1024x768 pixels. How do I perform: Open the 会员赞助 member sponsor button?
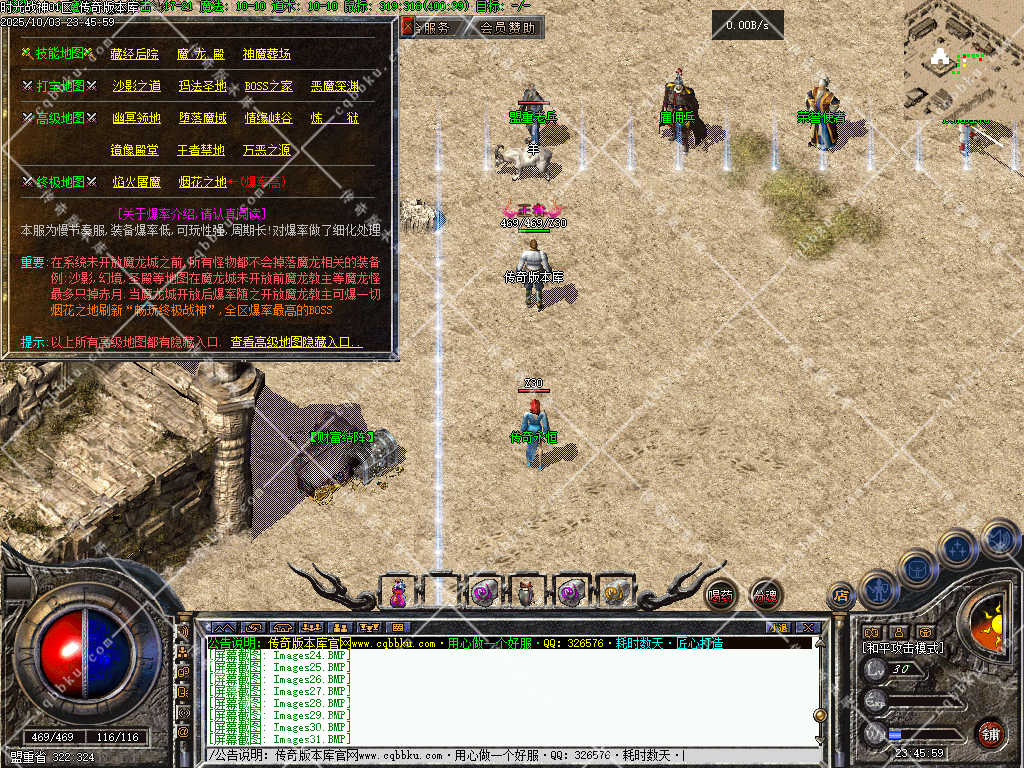[x=506, y=28]
